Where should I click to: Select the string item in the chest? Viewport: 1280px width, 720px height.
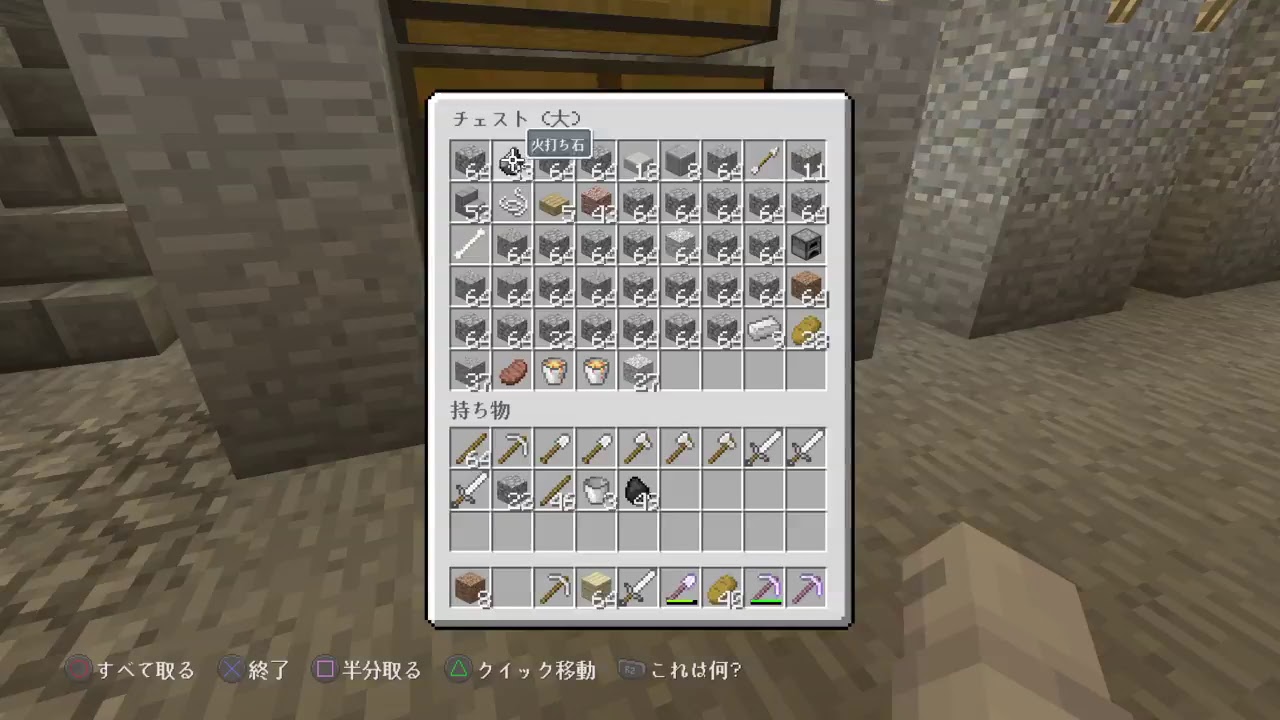click(513, 202)
